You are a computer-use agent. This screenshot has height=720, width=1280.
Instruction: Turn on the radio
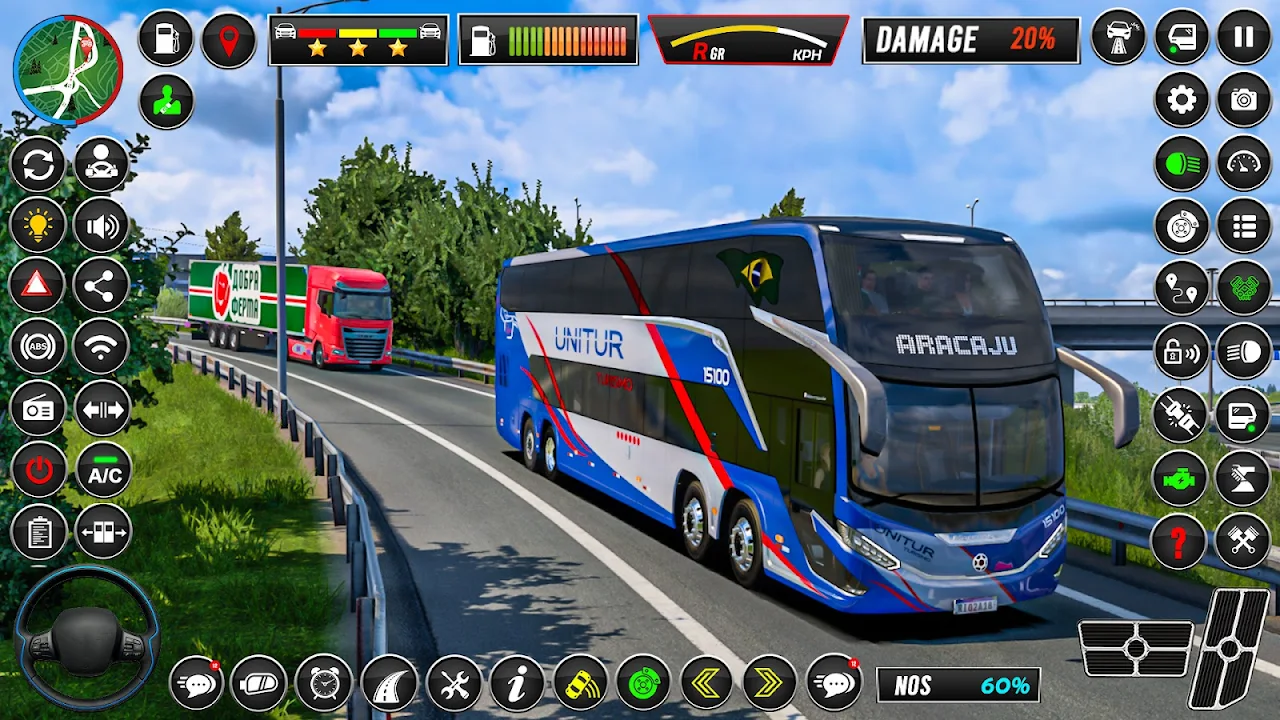tap(38, 409)
